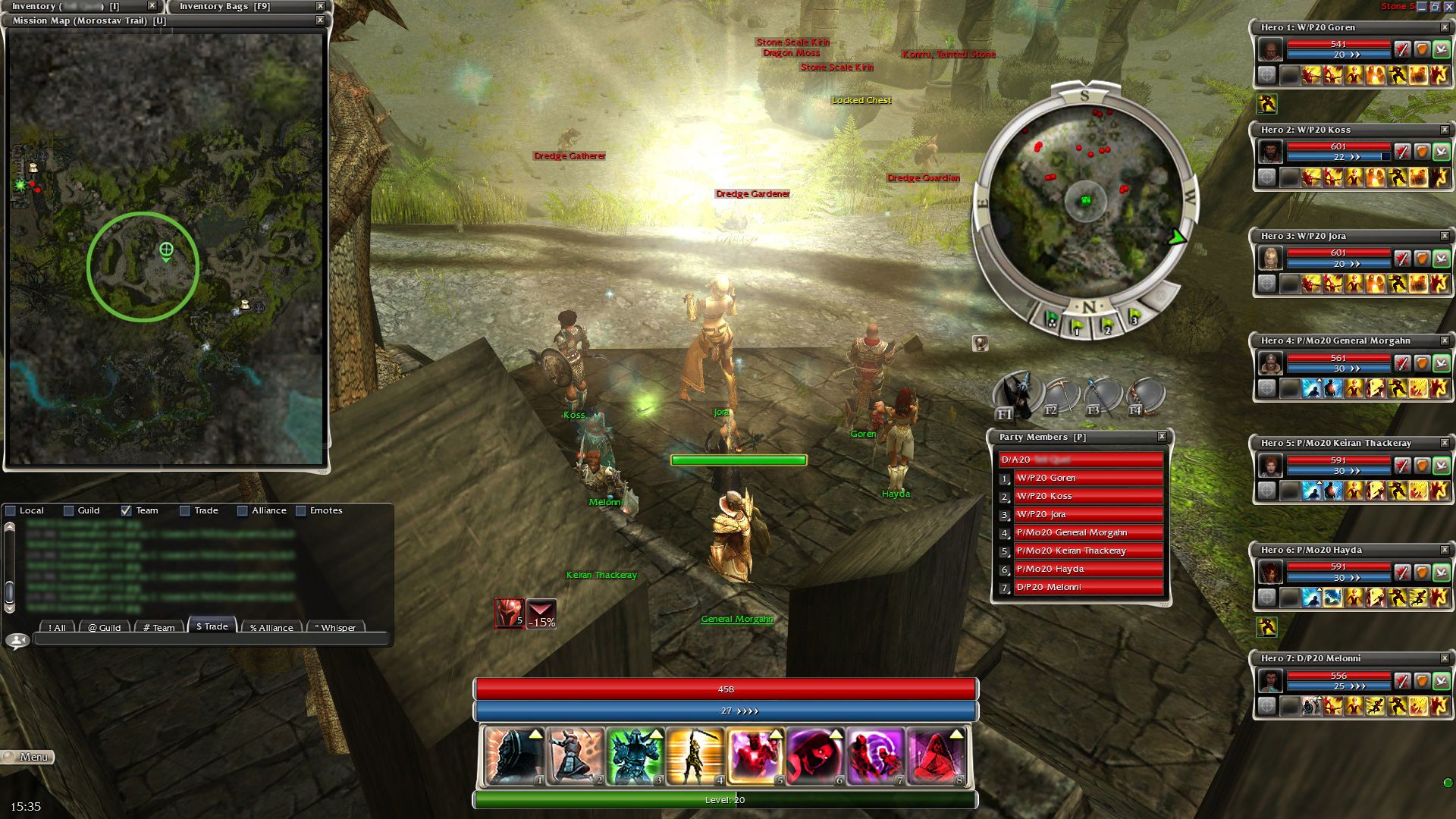Uncheck the Team chat channel filter
Image resolution: width=1456 pixels, height=819 pixels.
click(127, 511)
